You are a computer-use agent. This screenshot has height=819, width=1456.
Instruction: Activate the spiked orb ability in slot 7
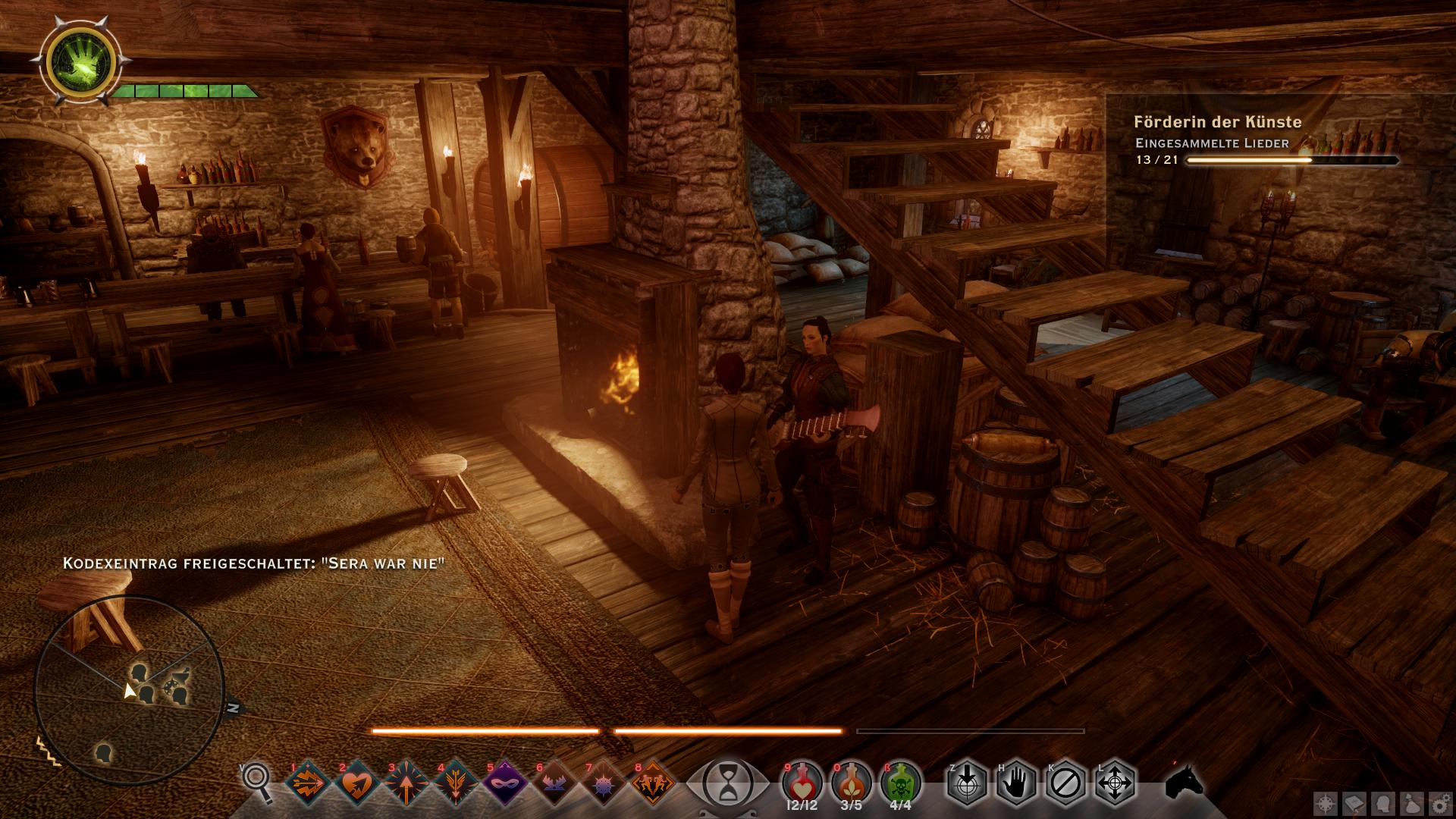point(603,782)
